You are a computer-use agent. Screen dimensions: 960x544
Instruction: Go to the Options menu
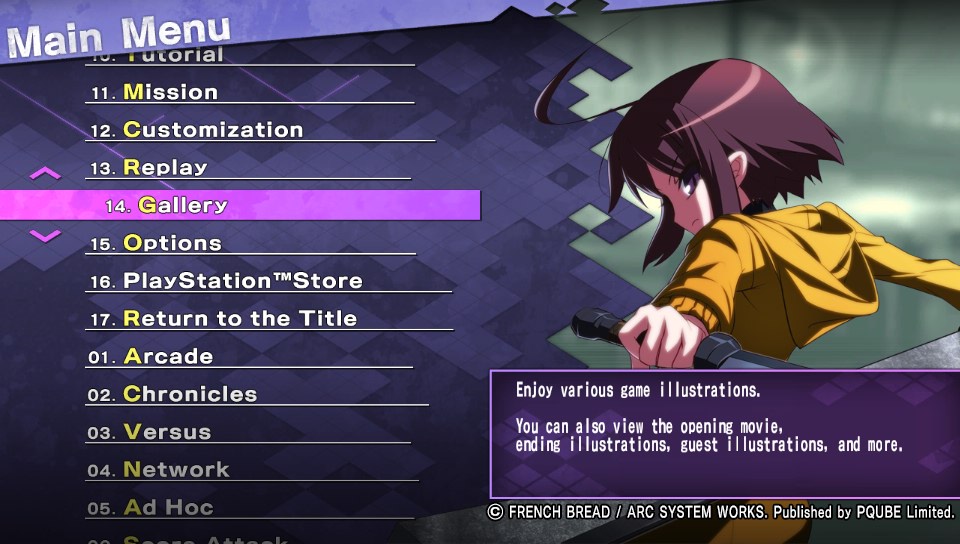click(172, 243)
